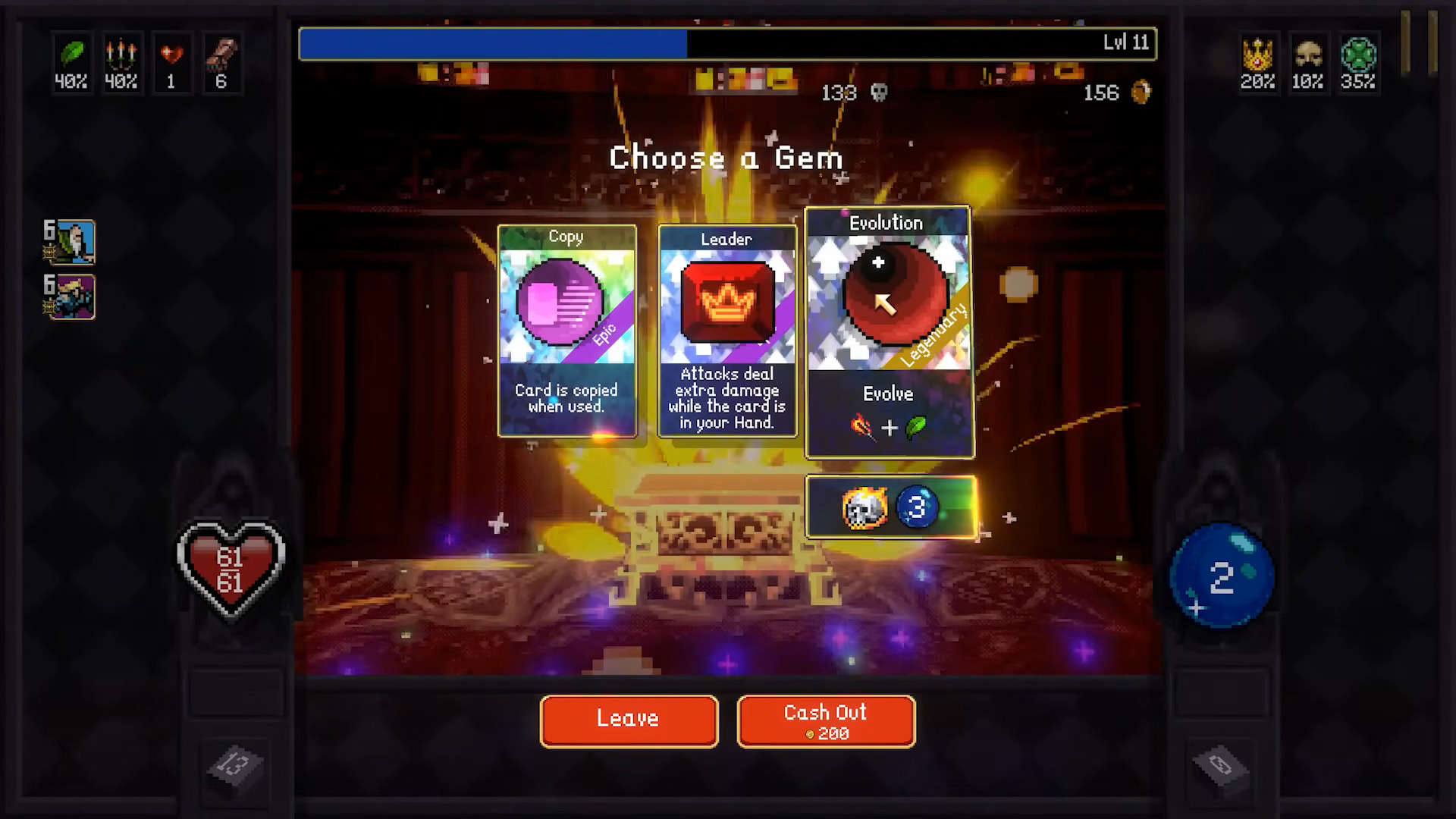The image size is (1456, 819).
Task: Leave the gem selection screen
Action: 629,720
